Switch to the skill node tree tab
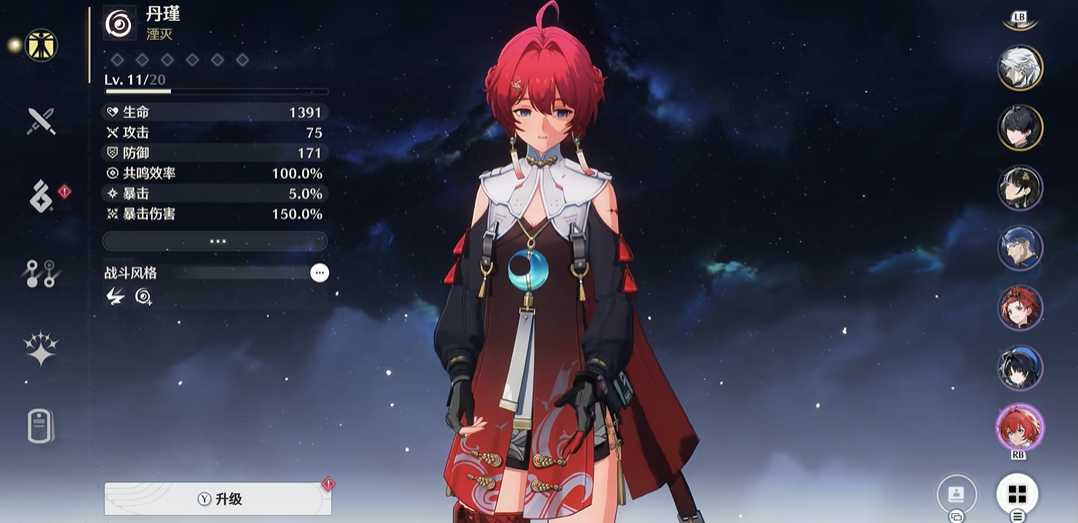This screenshot has width=1078, height=523. [x=41, y=274]
